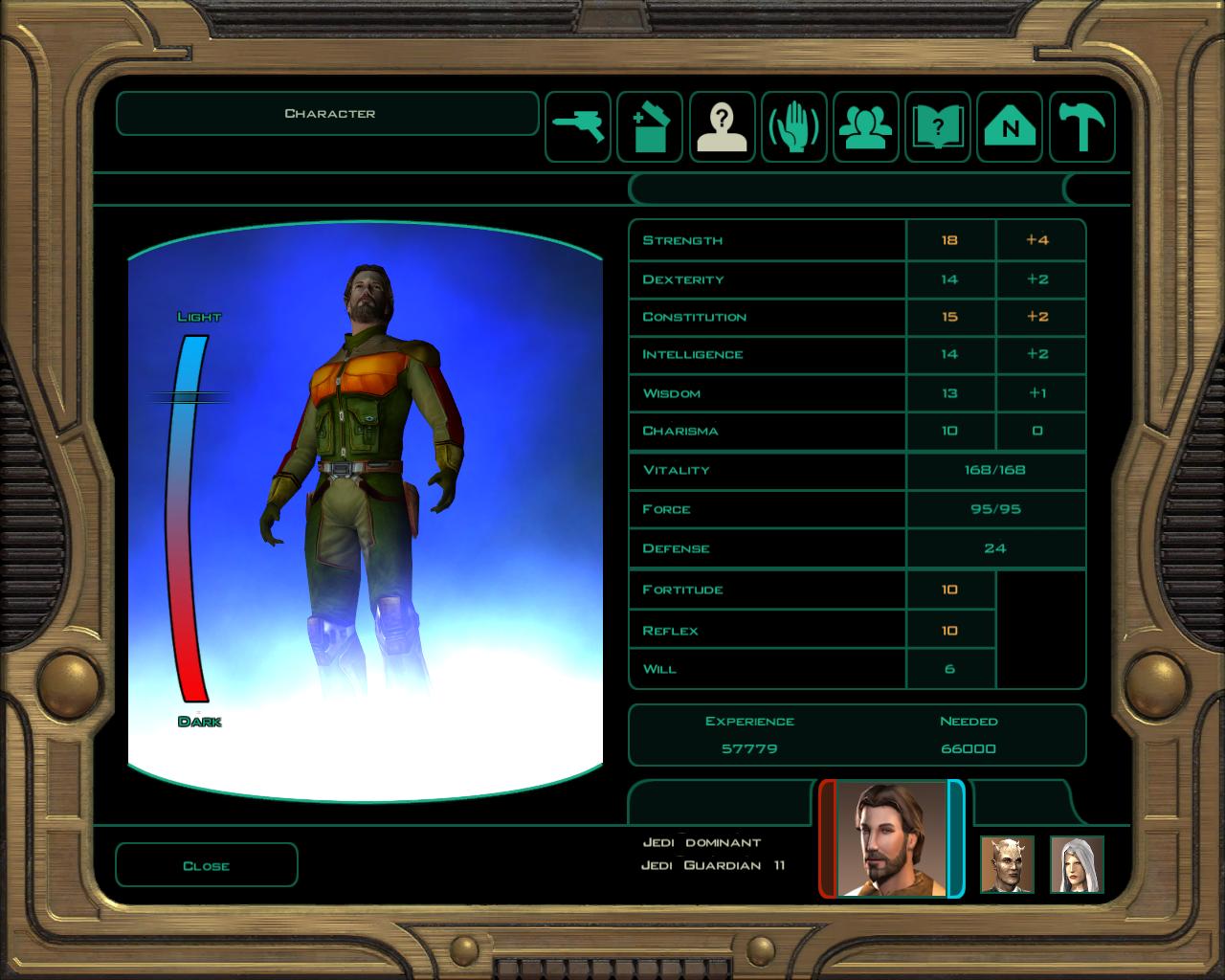
Task: Select the bearded main character portrait
Action: (892, 839)
